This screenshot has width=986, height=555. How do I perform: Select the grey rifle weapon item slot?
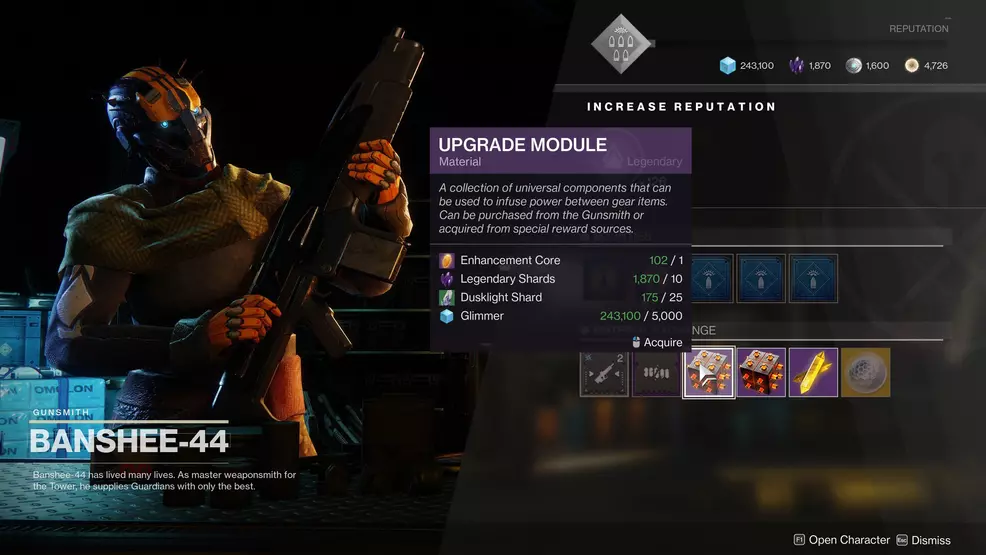[604, 372]
